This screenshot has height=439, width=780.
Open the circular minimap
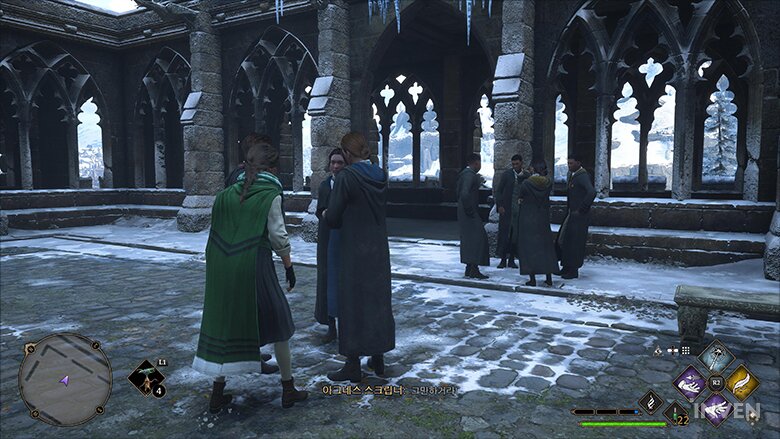(x=65, y=379)
